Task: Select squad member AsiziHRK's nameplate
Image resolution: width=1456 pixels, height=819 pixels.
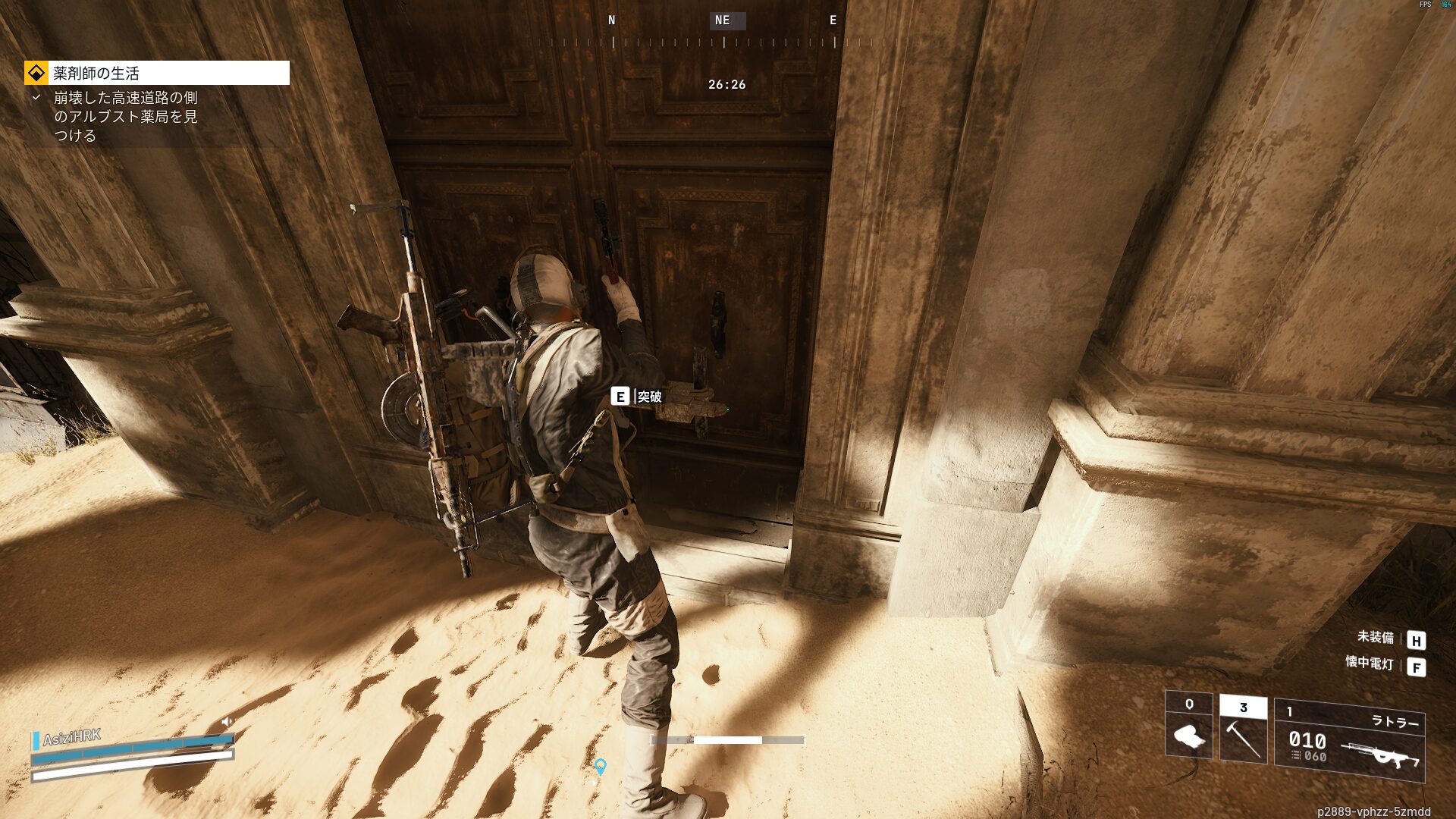Action: [72, 737]
